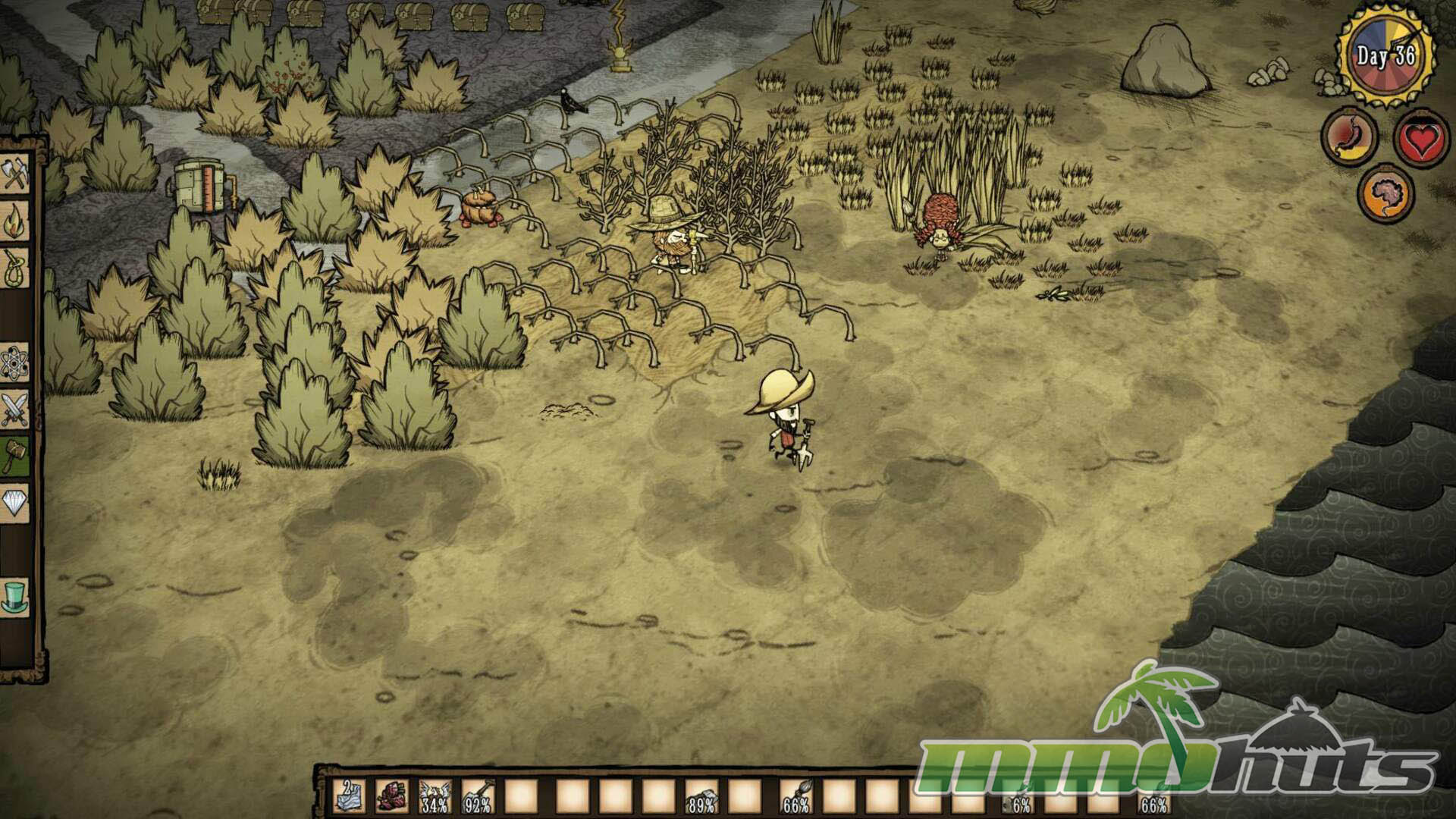Screen dimensions: 1456x819
Task: Open the green top hat Dress tab
Action: 15,597
